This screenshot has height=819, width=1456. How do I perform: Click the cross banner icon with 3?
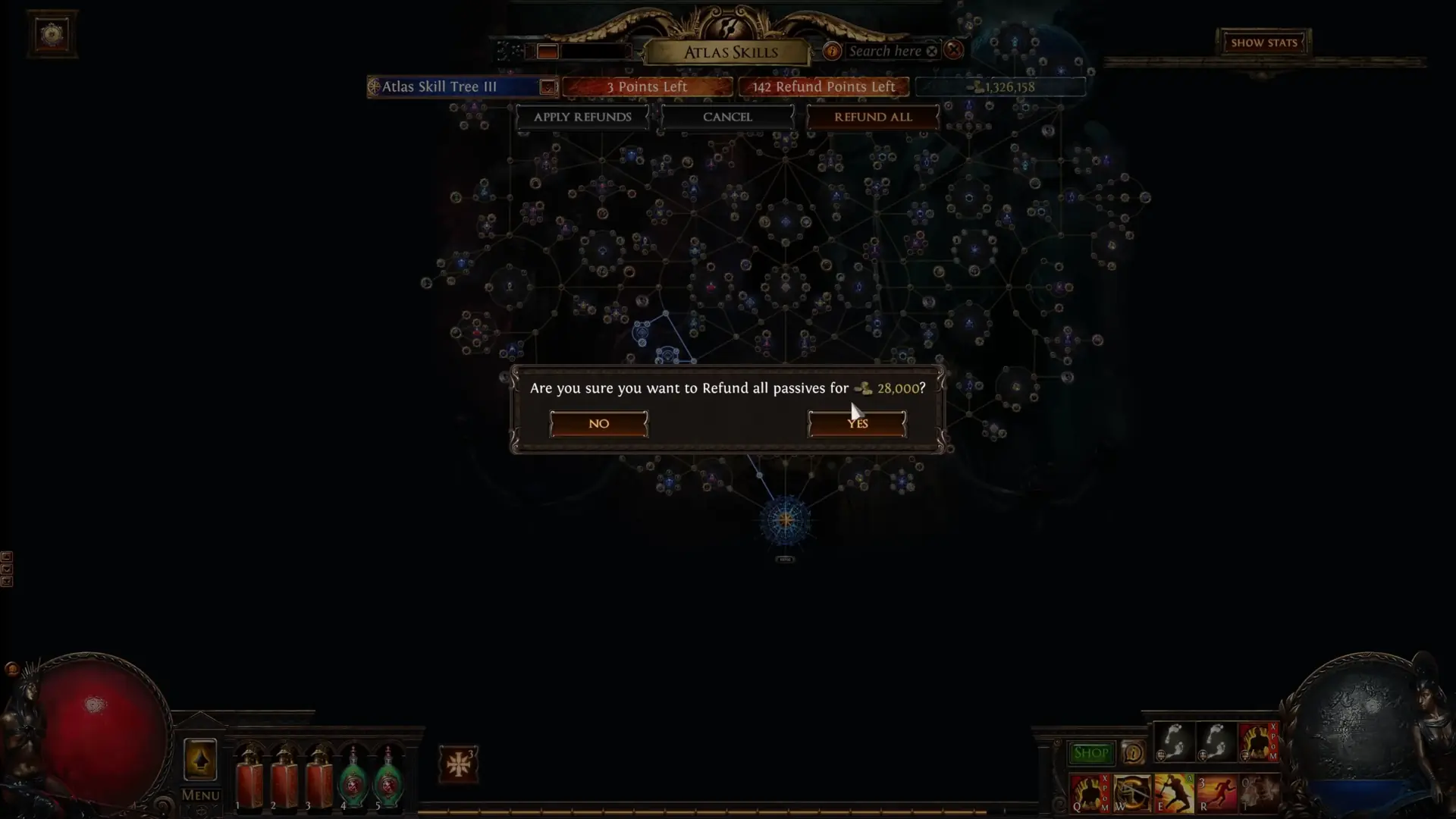tap(458, 764)
